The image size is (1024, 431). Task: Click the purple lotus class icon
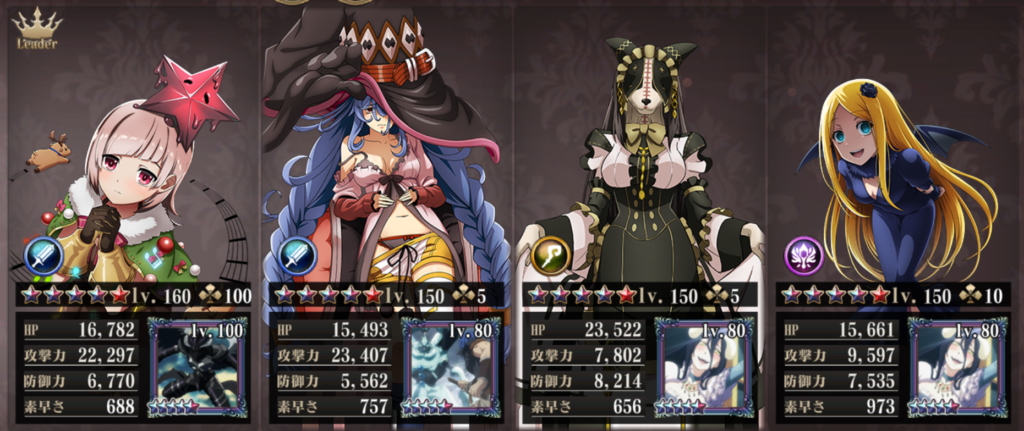pyautogui.click(x=803, y=256)
